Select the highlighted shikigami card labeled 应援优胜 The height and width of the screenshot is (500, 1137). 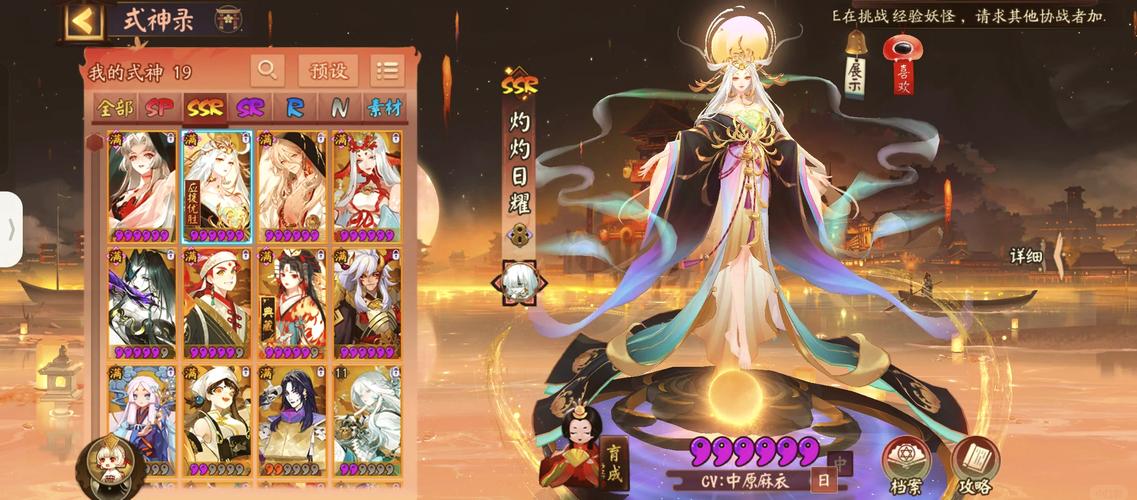(x=217, y=187)
